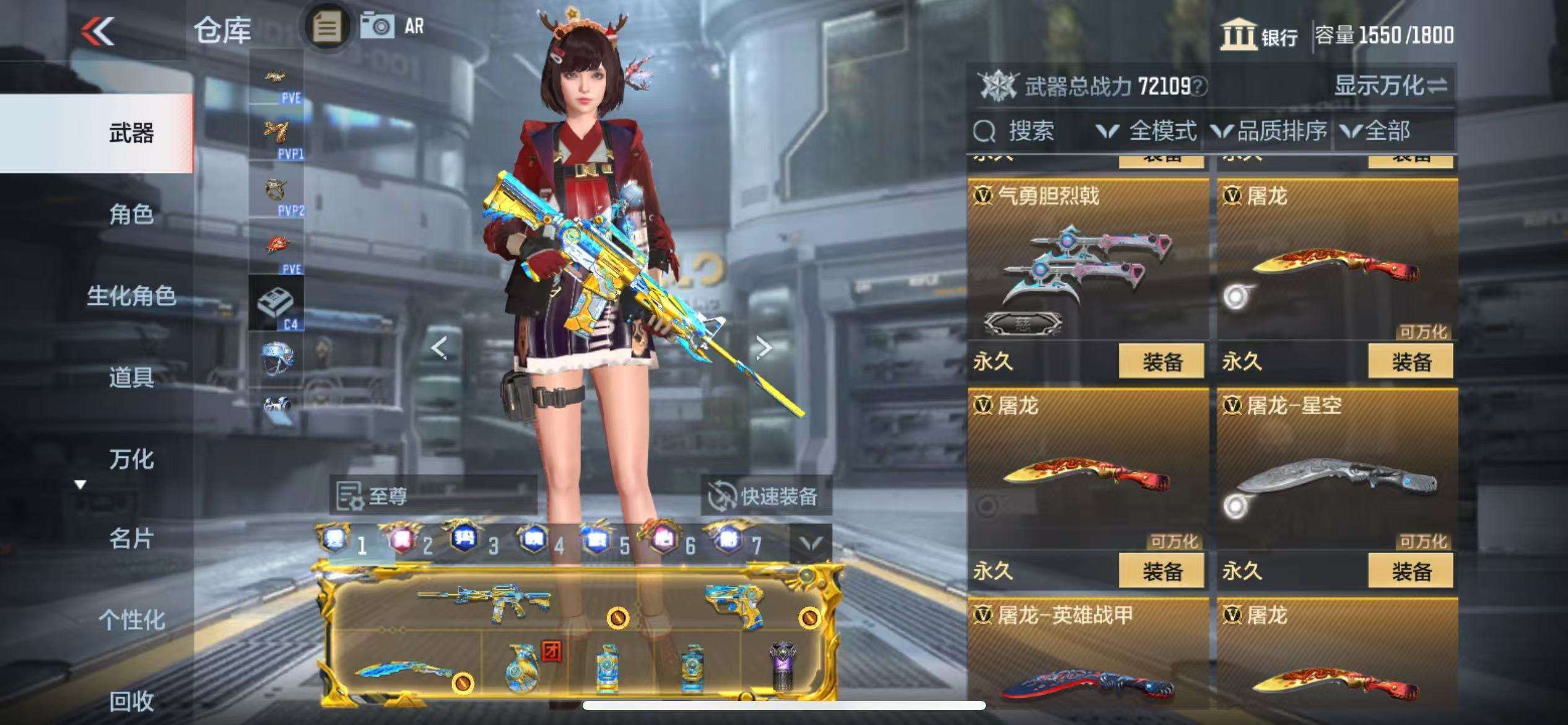The width and height of the screenshot is (1568, 725).
Task: Go back using the double-arrow button
Action: pyautogui.click(x=98, y=31)
